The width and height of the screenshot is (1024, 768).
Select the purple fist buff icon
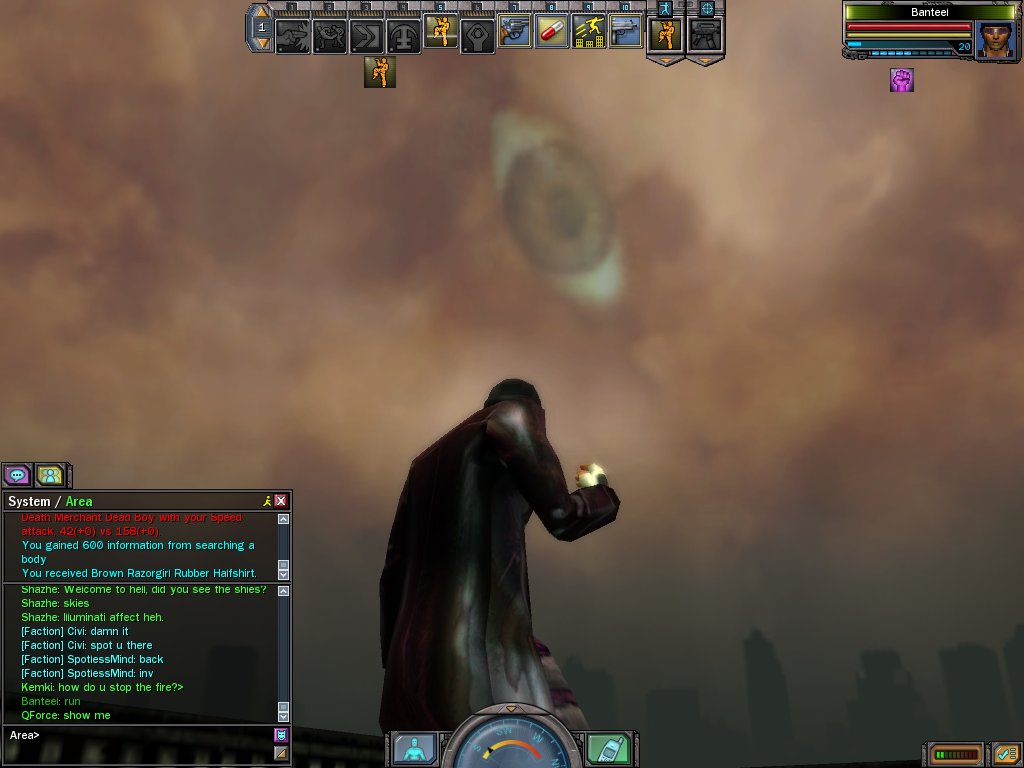902,80
